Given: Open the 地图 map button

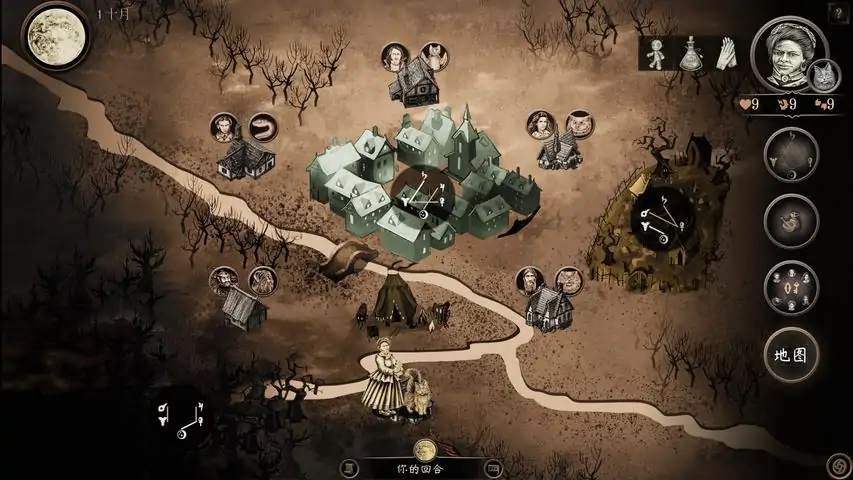Looking at the screenshot, I should [x=791, y=352].
